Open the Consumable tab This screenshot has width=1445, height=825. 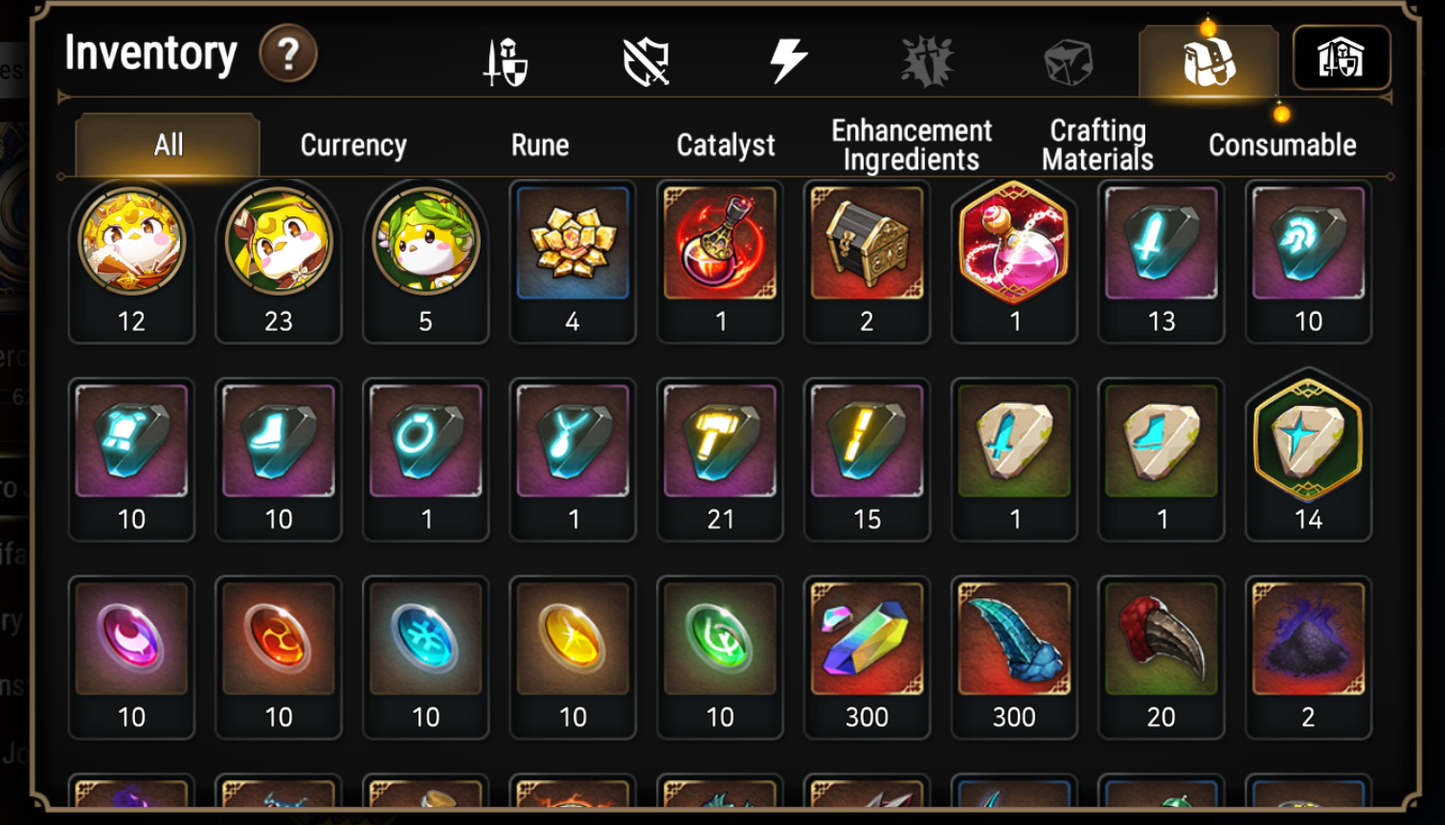pyautogui.click(x=1282, y=145)
